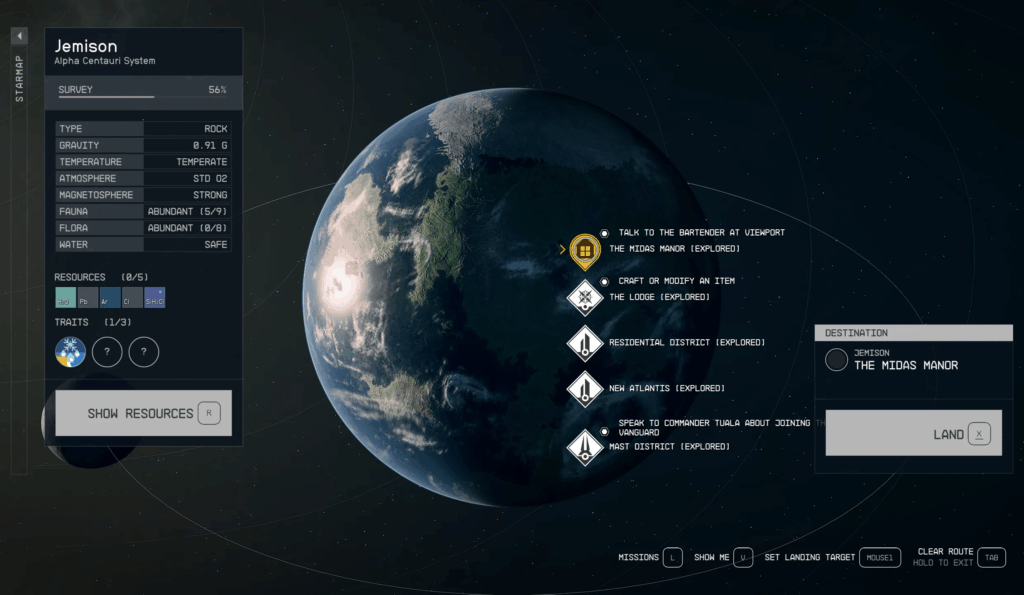The width and height of the screenshot is (1024, 595).
Task: Select the H2O water resource tile
Action: (x=65, y=297)
